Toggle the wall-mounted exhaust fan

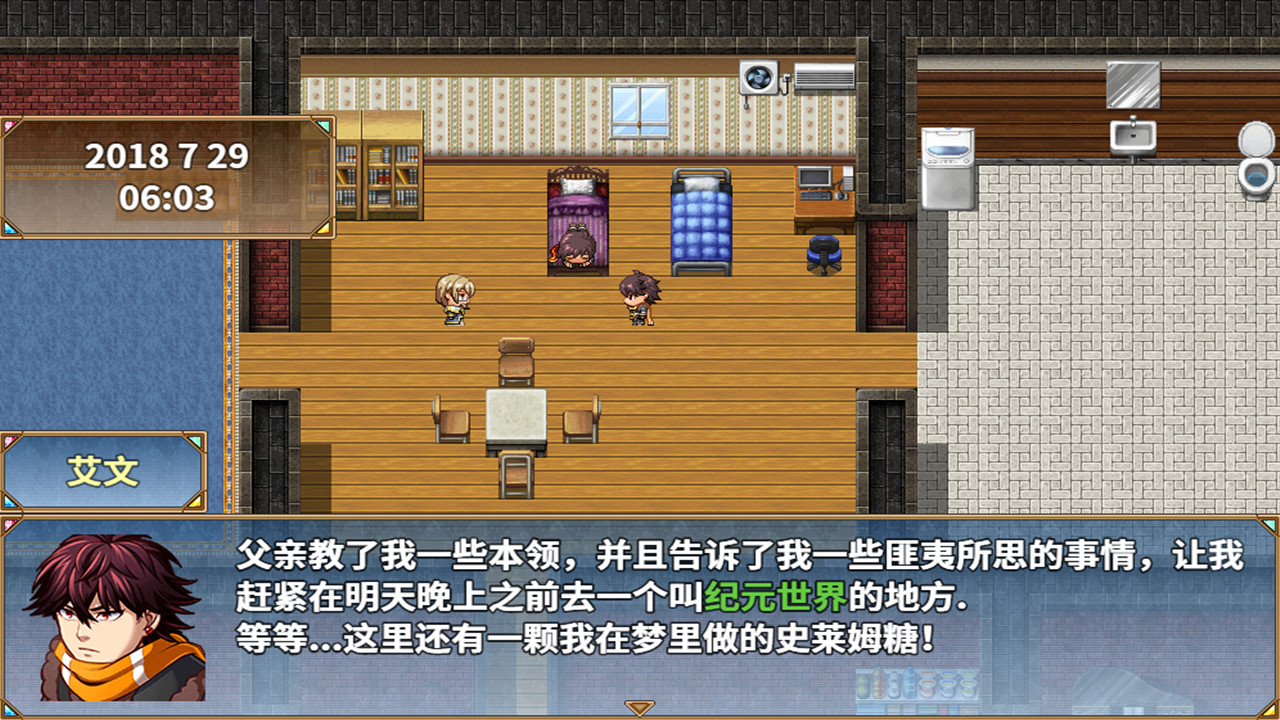click(757, 76)
